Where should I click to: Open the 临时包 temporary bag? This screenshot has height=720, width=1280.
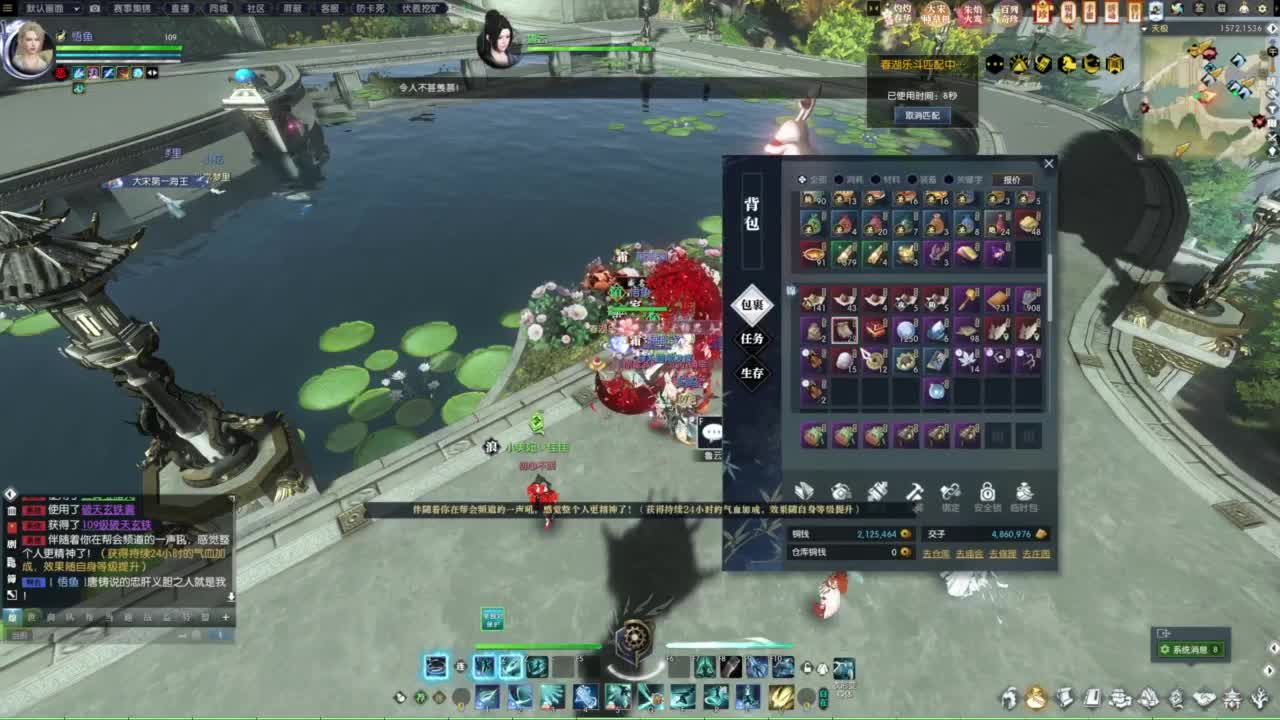[1024, 494]
